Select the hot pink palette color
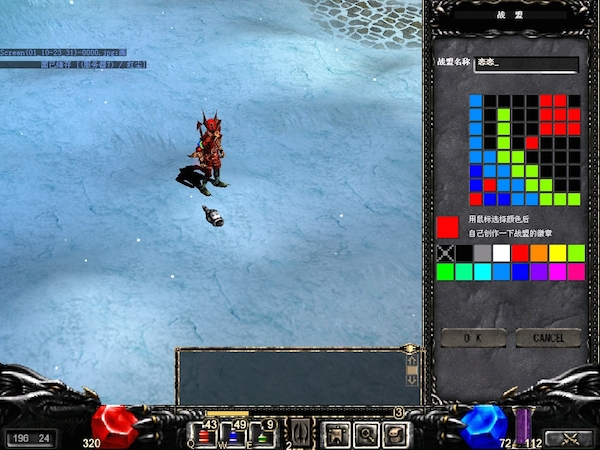 pos(575,271)
